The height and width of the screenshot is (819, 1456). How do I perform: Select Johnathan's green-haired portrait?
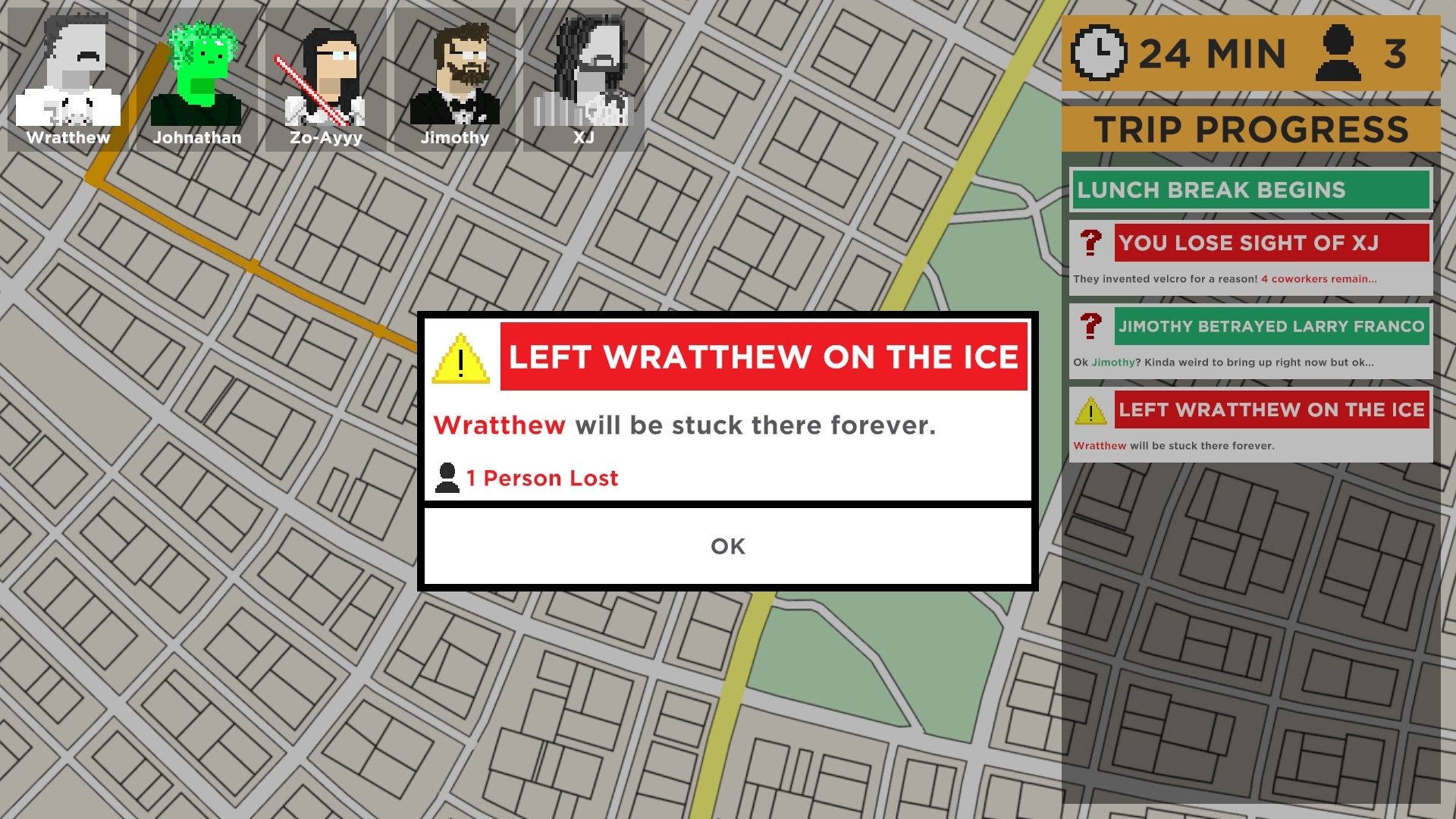pyautogui.click(x=197, y=68)
